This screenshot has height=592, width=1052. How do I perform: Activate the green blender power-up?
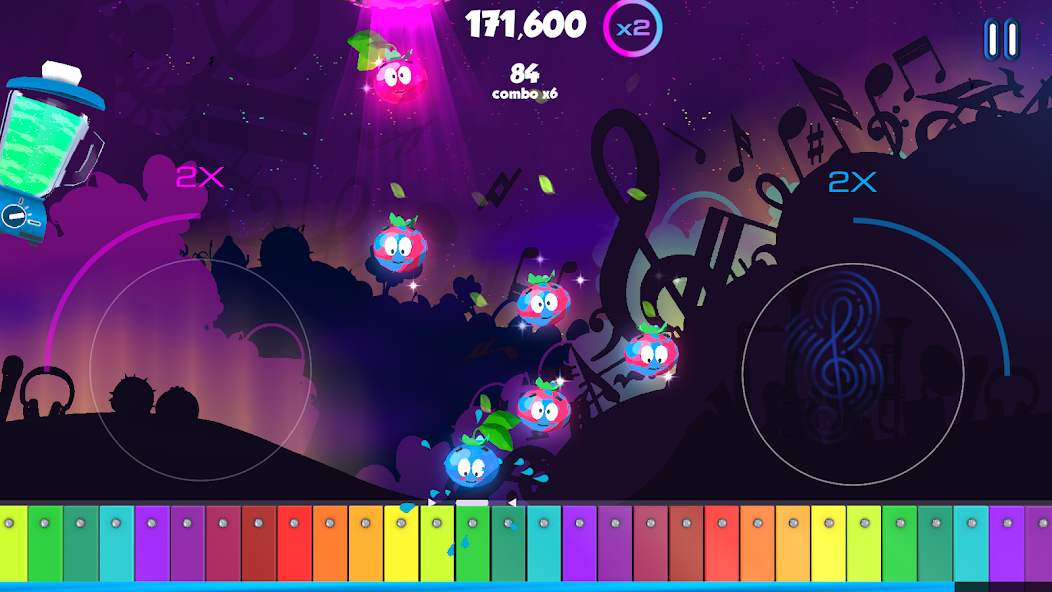pyautogui.click(x=45, y=150)
